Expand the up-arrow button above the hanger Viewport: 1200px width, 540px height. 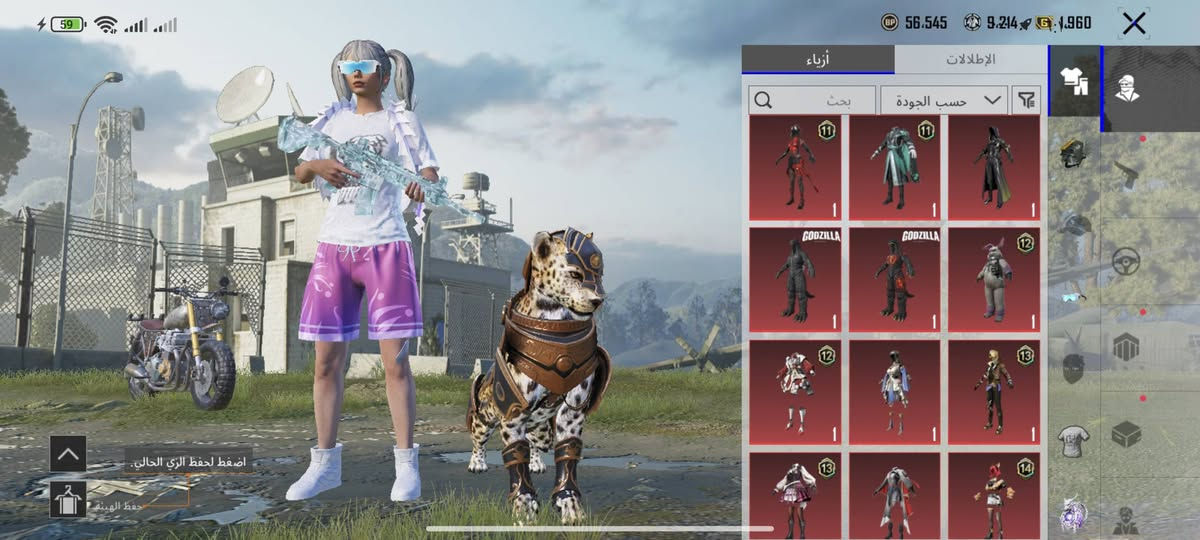tap(68, 454)
